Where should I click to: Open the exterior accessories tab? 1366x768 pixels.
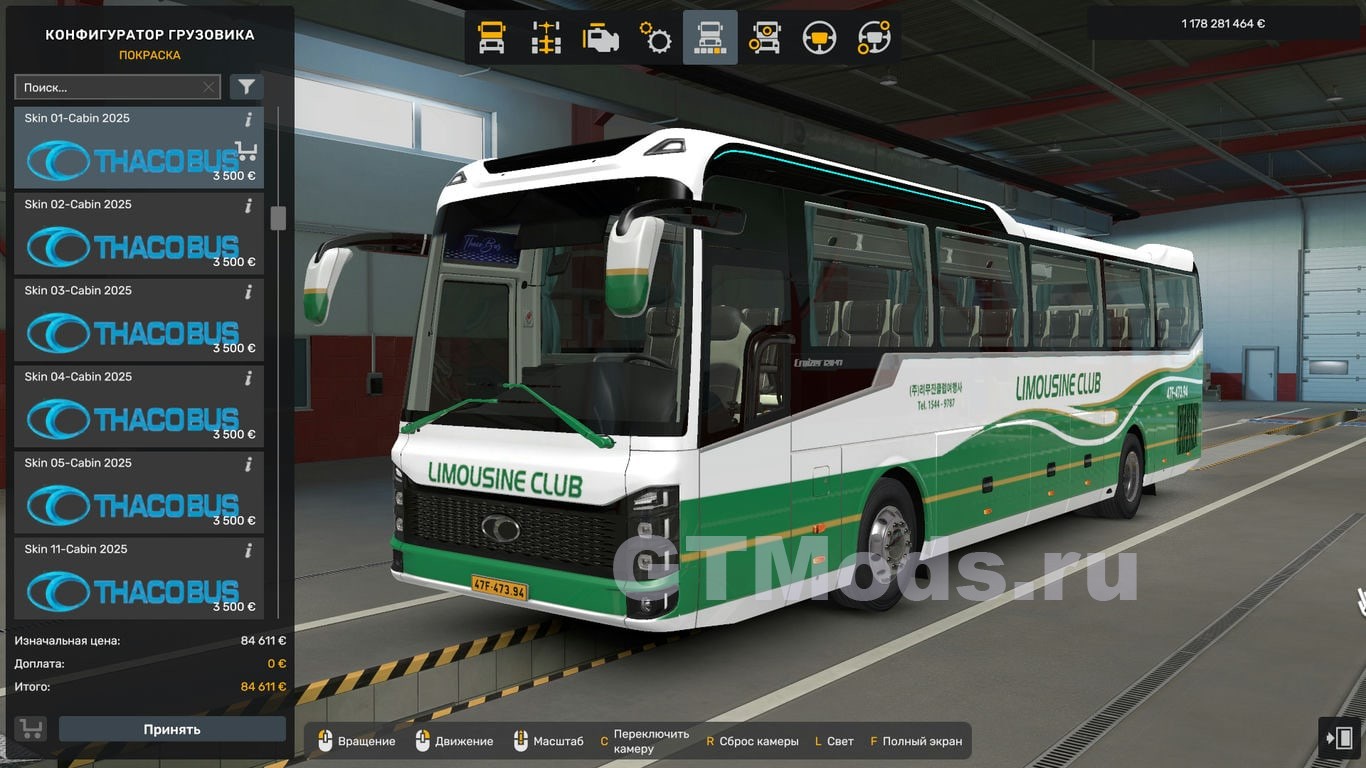click(765, 38)
